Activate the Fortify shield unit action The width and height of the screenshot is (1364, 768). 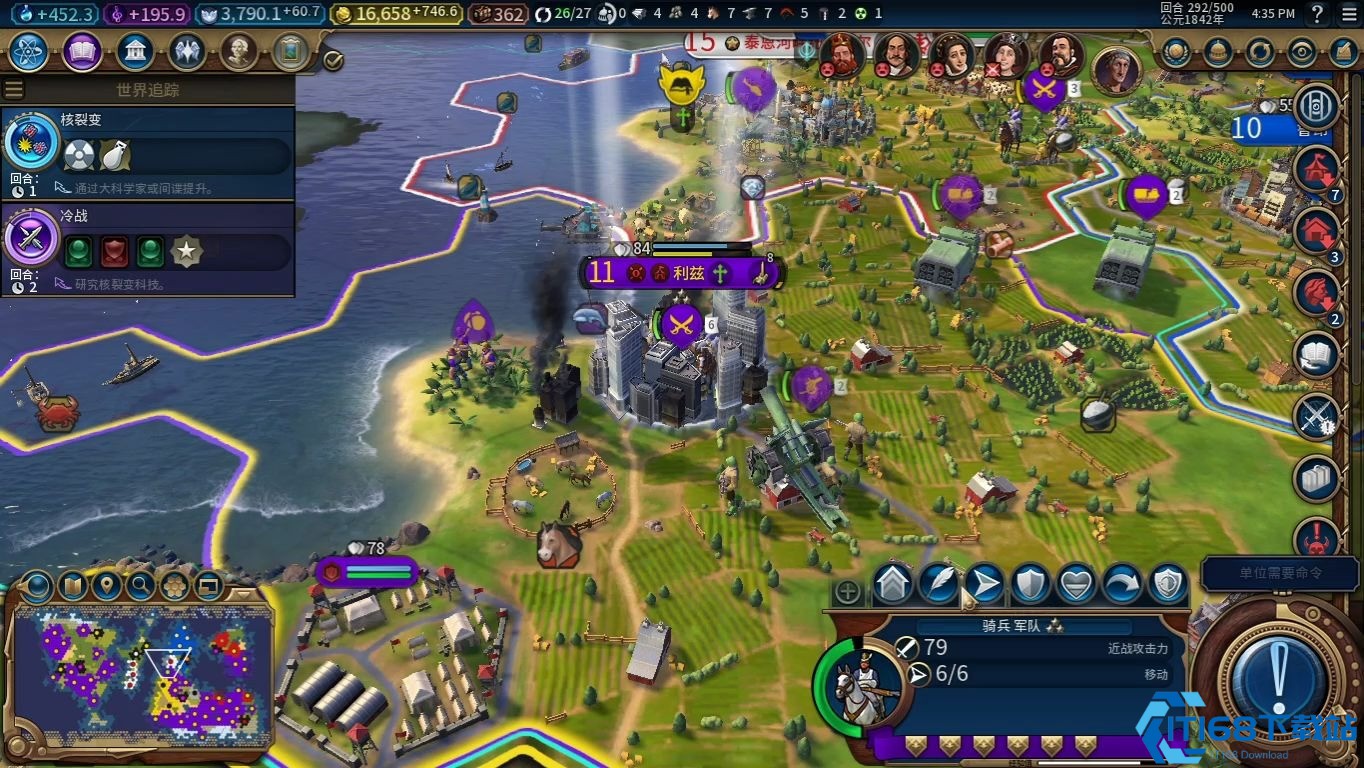1030,584
